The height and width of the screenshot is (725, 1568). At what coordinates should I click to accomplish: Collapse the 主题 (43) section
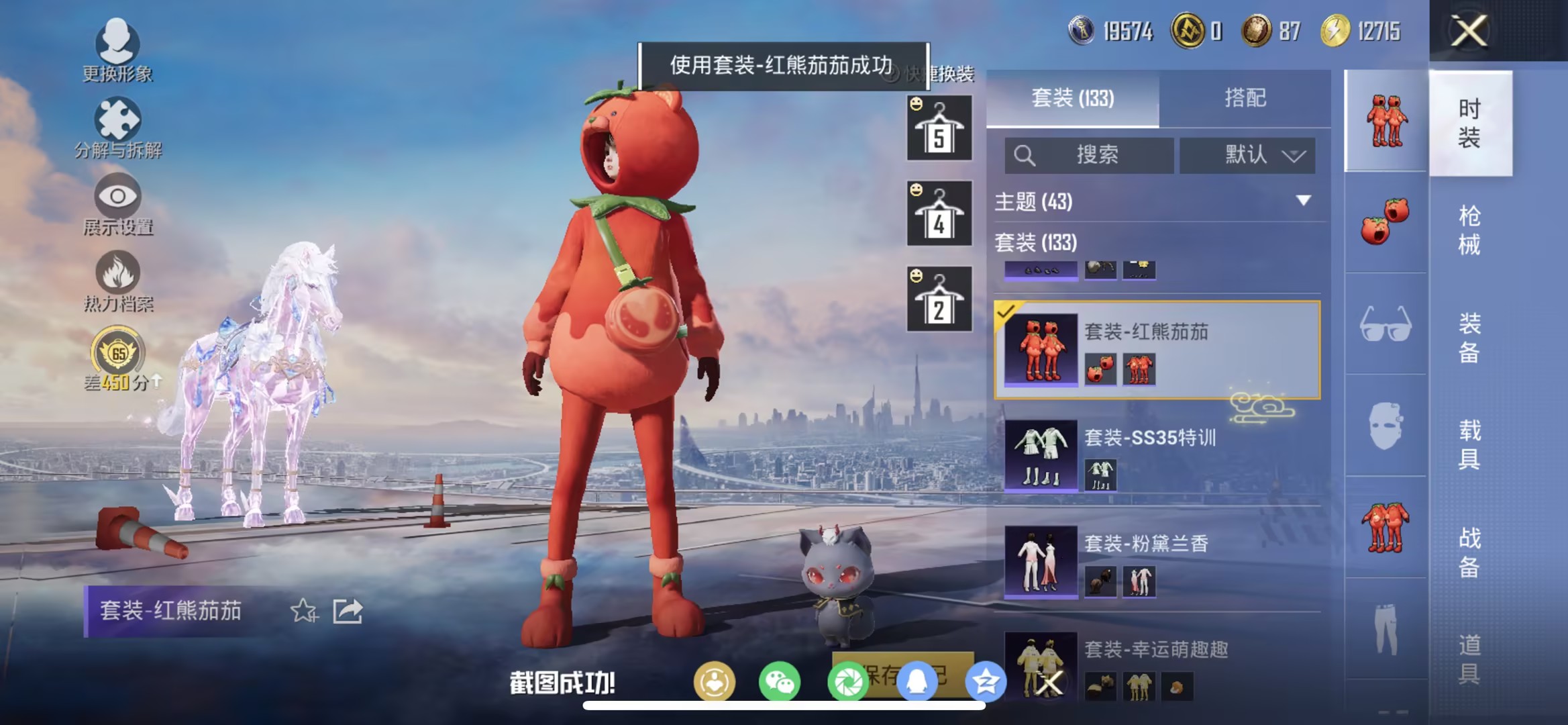(1300, 201)
